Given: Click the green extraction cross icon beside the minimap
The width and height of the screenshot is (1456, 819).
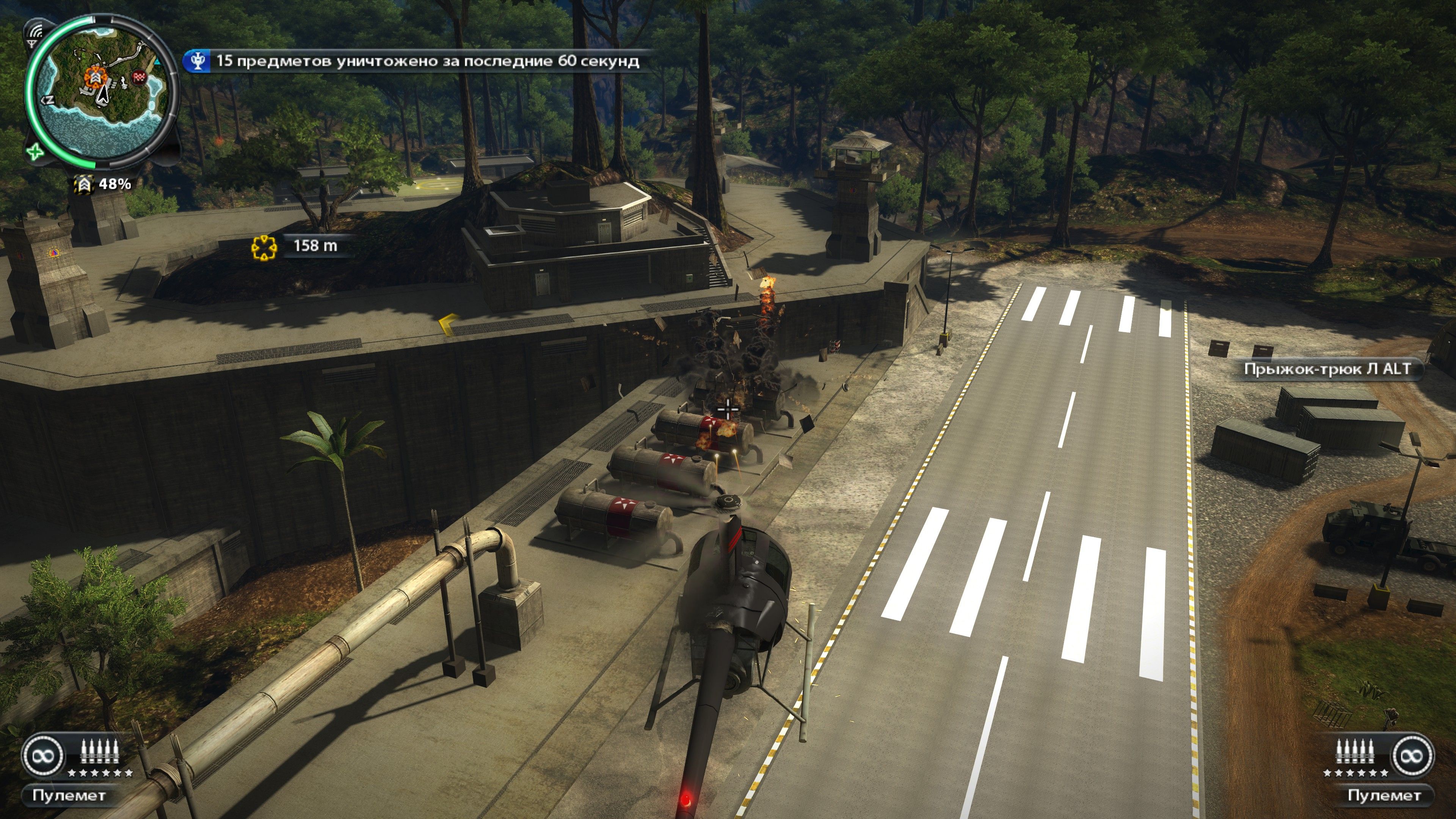Looking at the screenshot, I should click(x=36, y=152).
